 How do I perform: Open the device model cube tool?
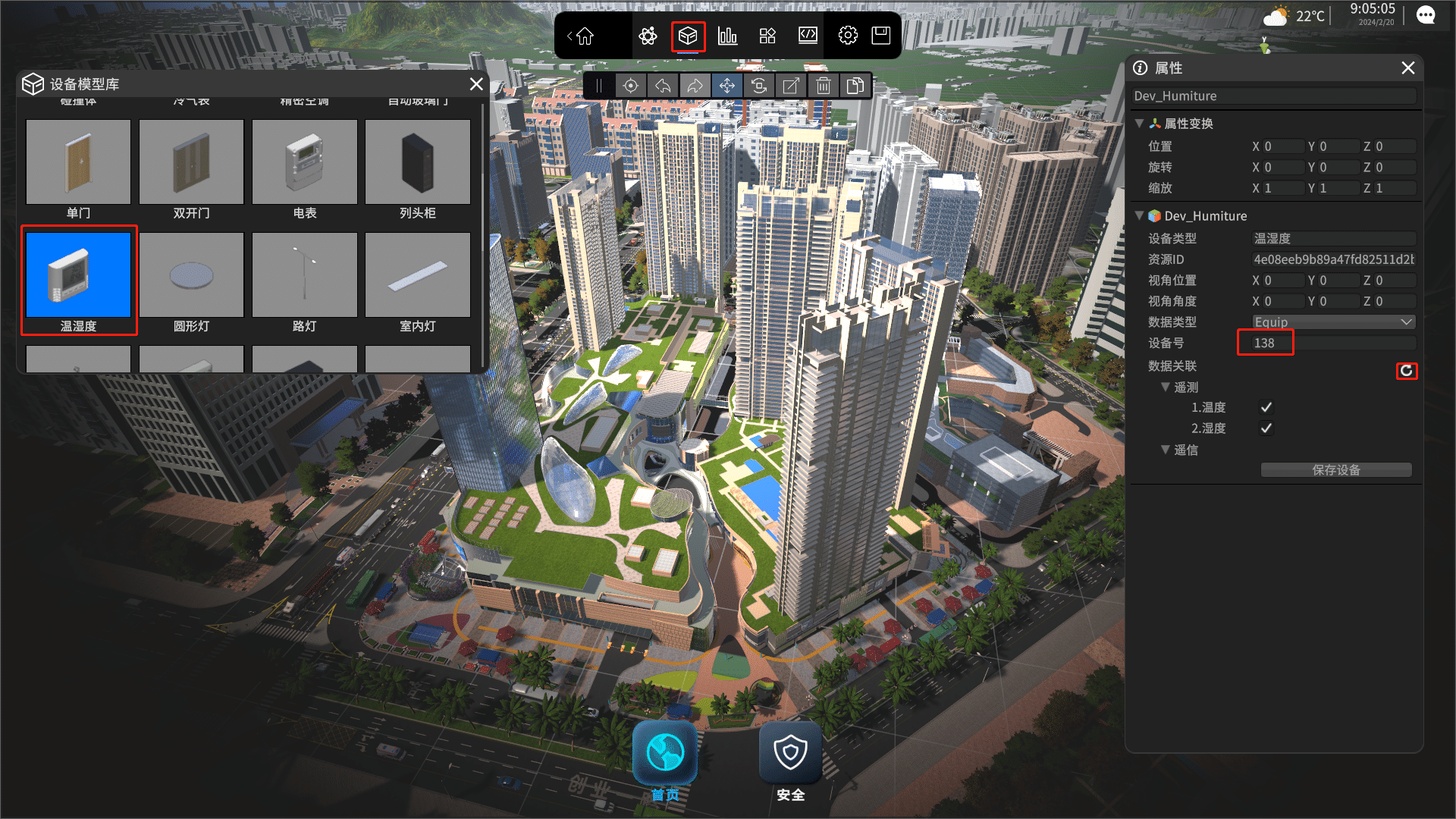(688, 36)
